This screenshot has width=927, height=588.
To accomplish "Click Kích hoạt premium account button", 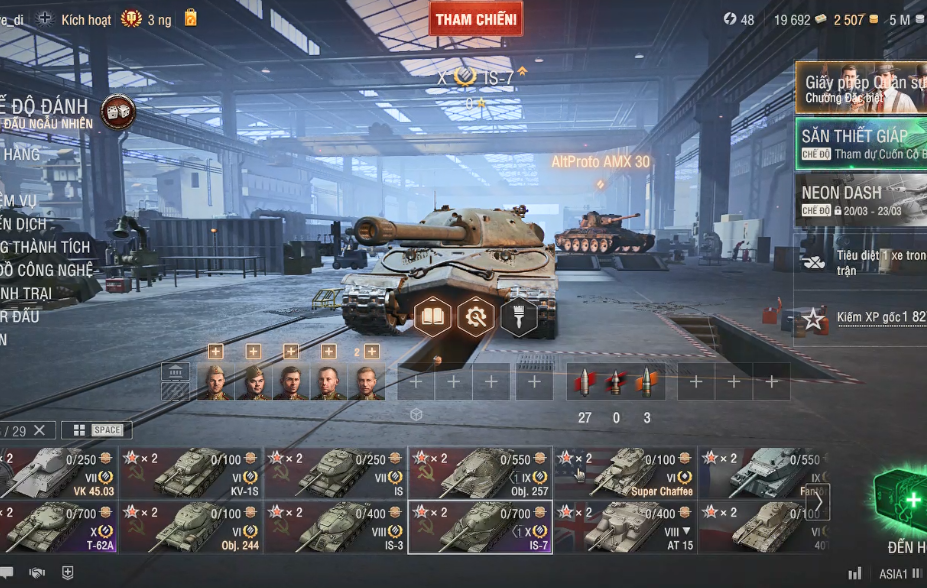I will pyautogui.click(x=86, y=19).
